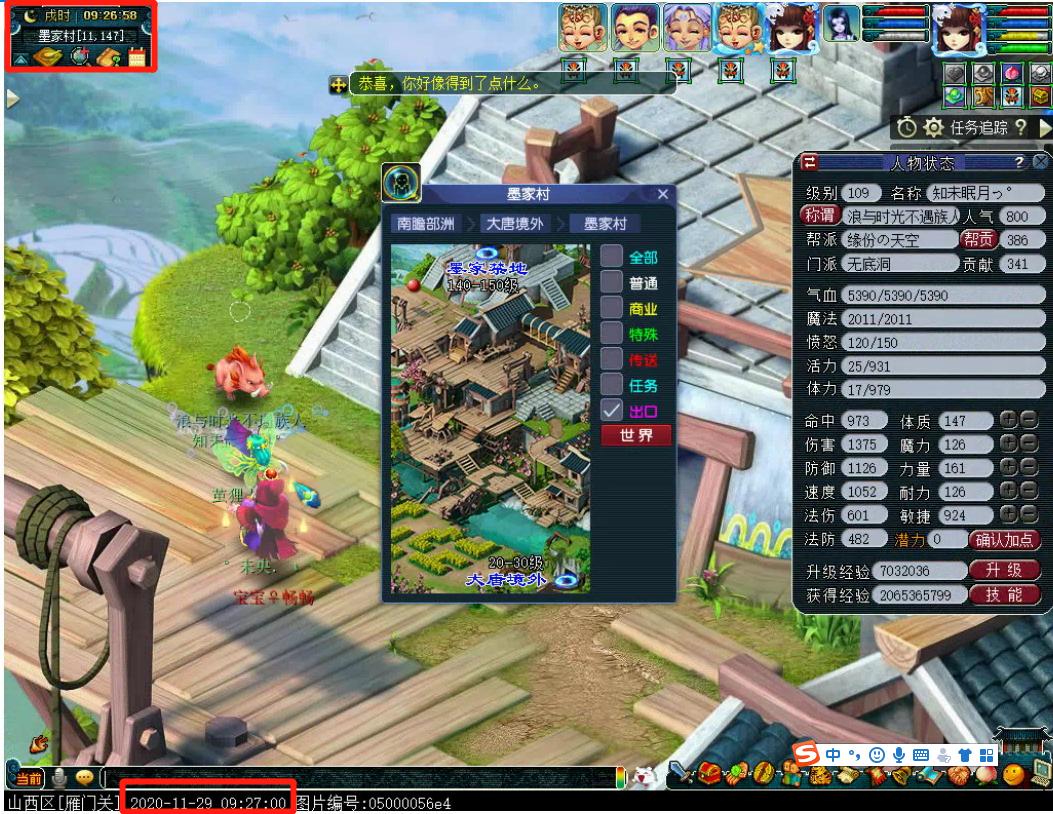Hit the 升级 level-up button
Screen dimensions: 1053x814
pos(1003,571)
